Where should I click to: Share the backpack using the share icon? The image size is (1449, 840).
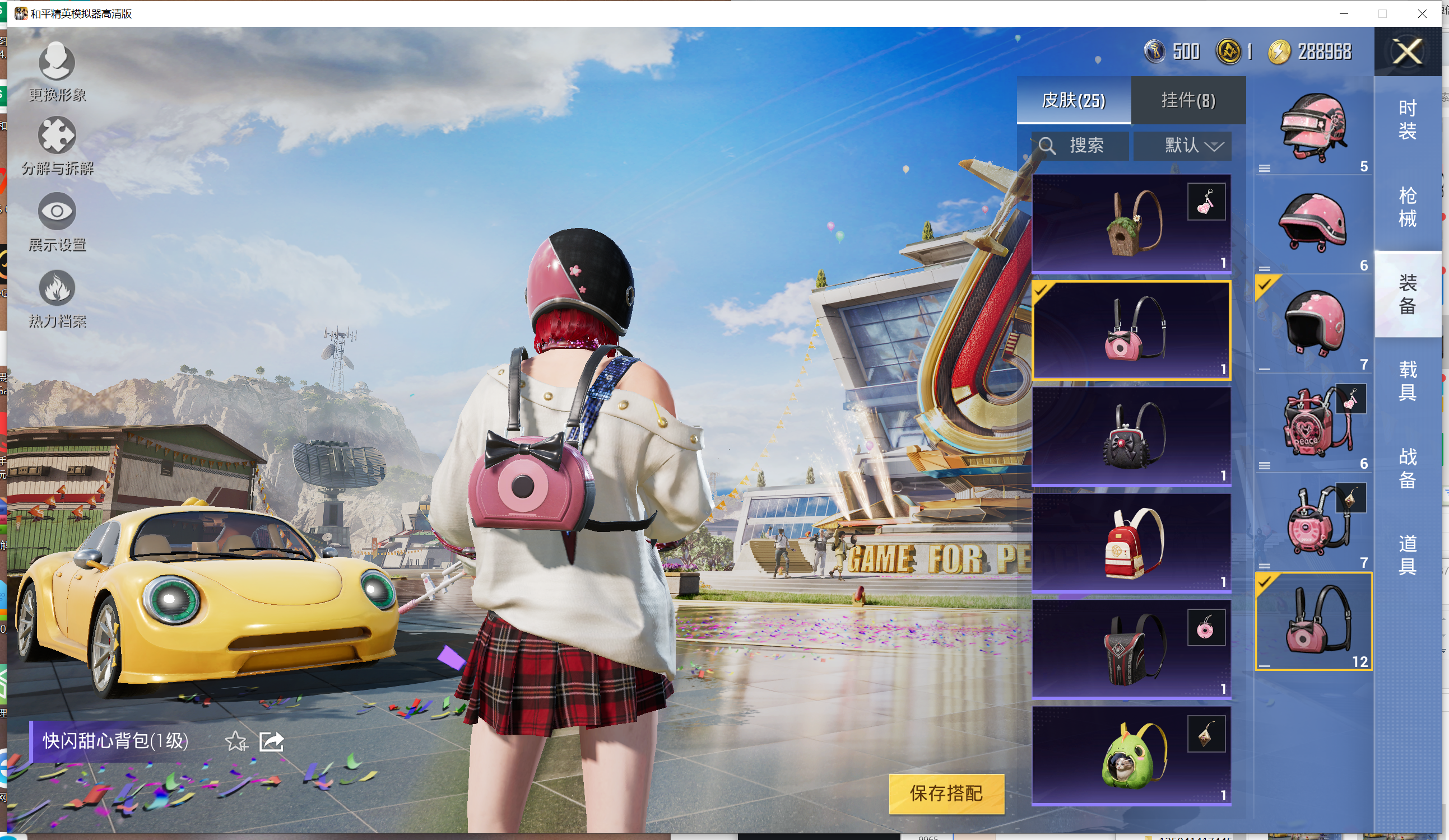coord(271,742)
